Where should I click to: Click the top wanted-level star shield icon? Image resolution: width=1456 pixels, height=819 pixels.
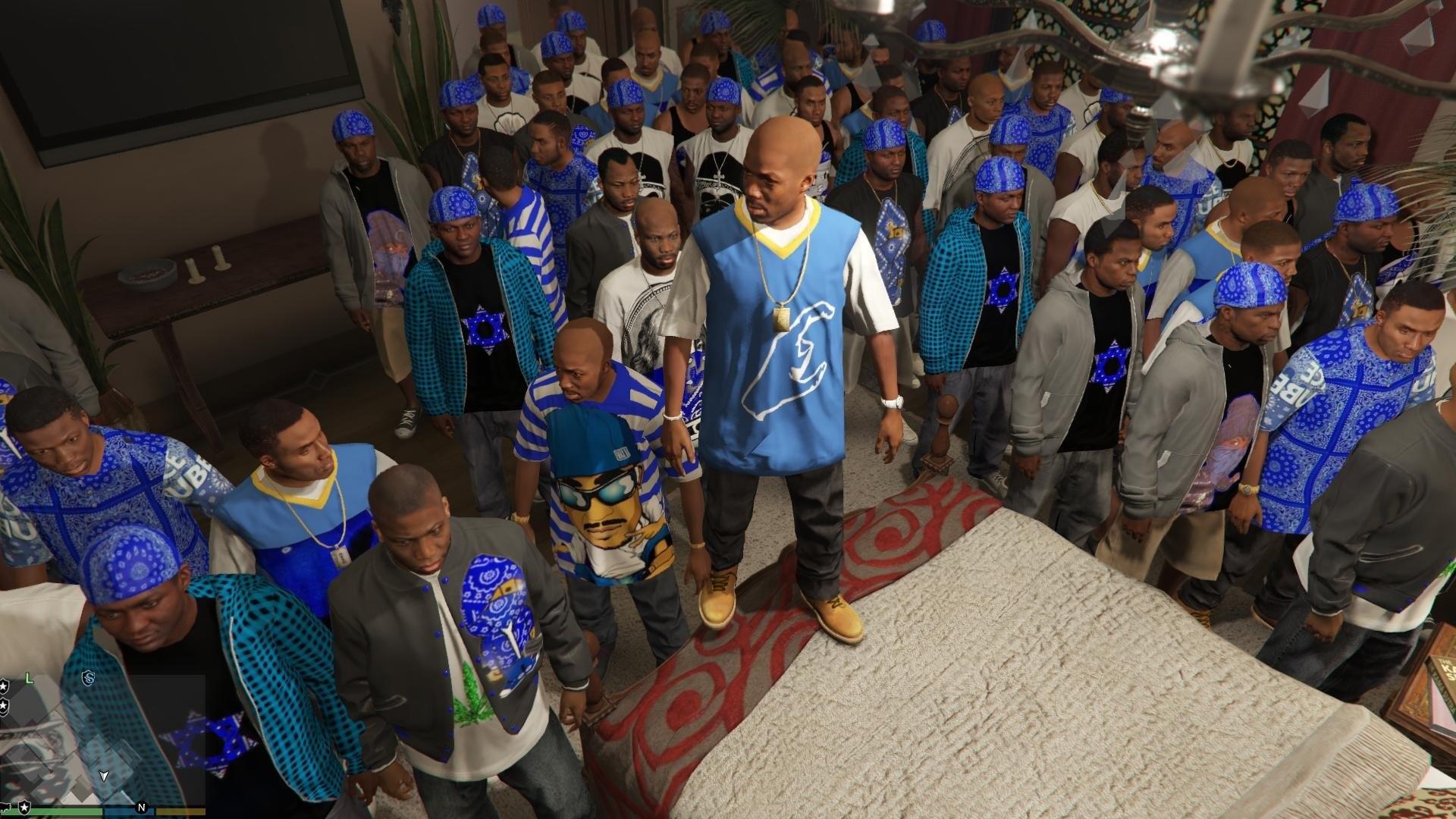click(5, 687)
